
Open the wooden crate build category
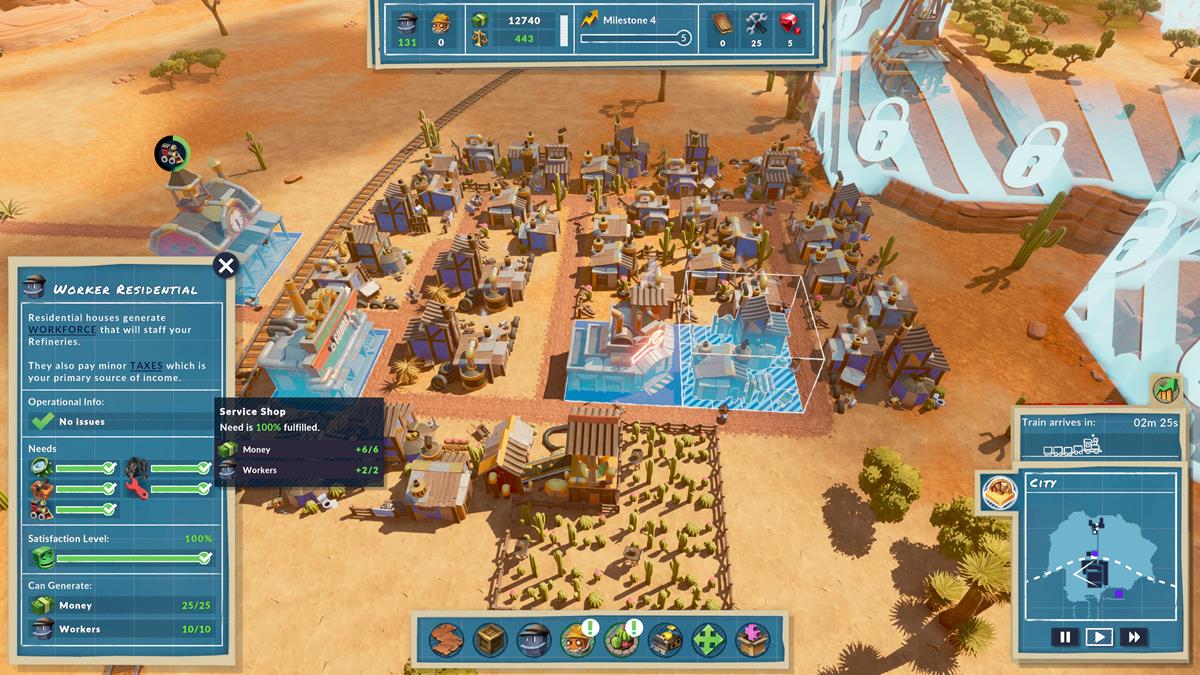coord(490,640)
